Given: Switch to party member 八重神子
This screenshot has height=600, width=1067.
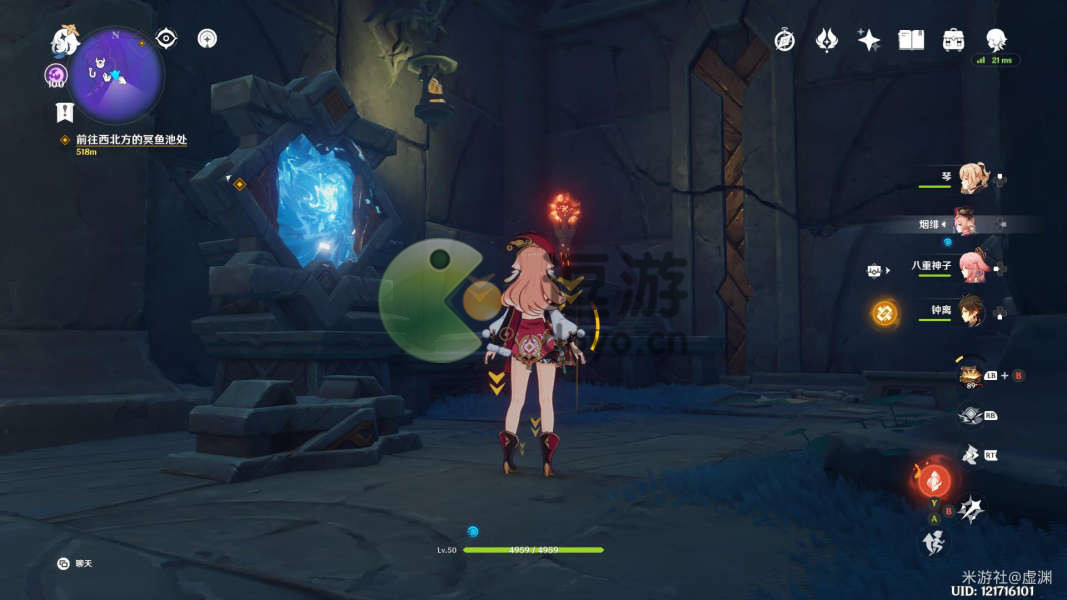Looking at the screenshot, I should (x=972, y=267).
